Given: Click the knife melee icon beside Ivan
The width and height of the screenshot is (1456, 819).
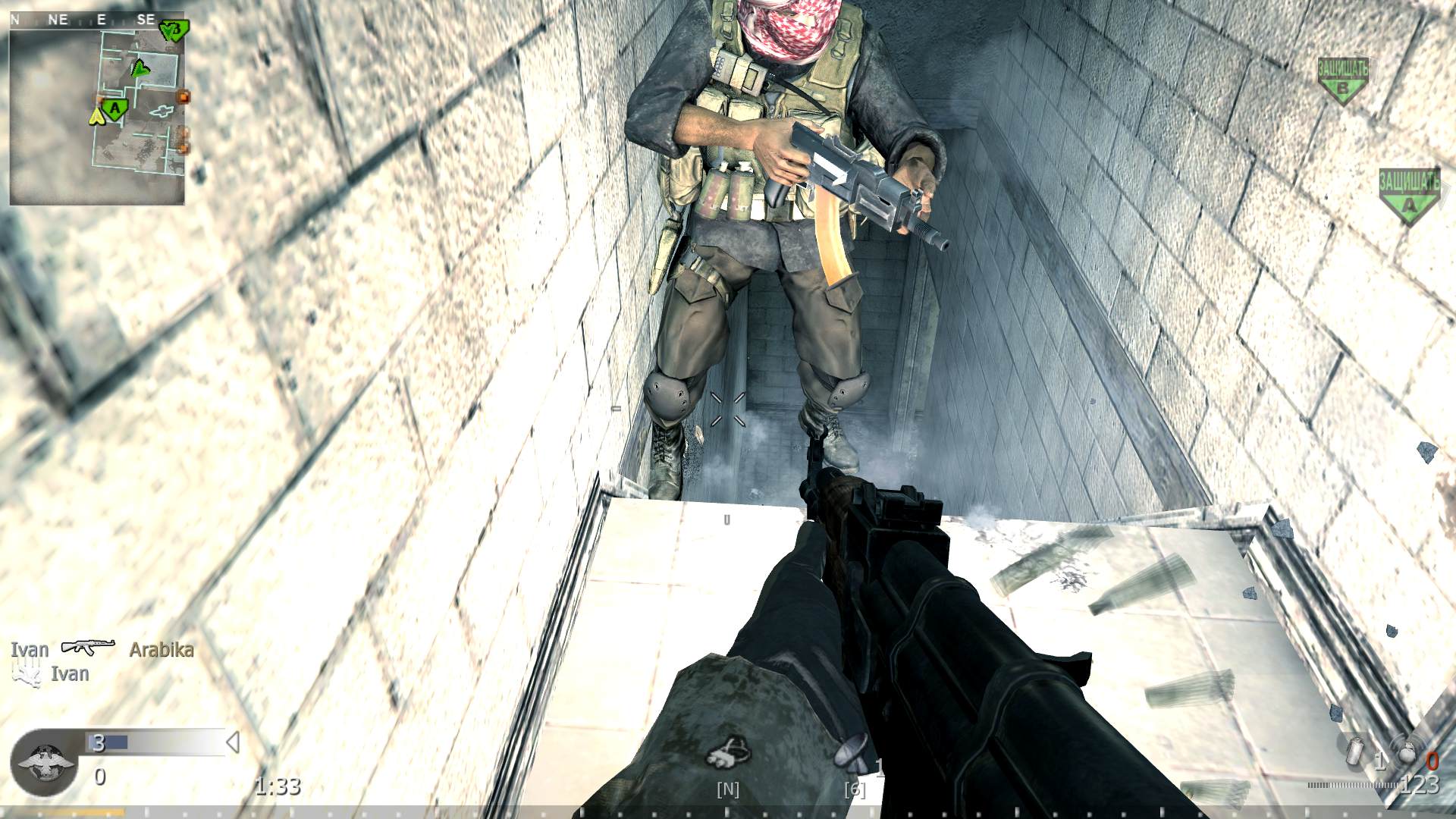Looking at the screenshot, I should 27,673.
